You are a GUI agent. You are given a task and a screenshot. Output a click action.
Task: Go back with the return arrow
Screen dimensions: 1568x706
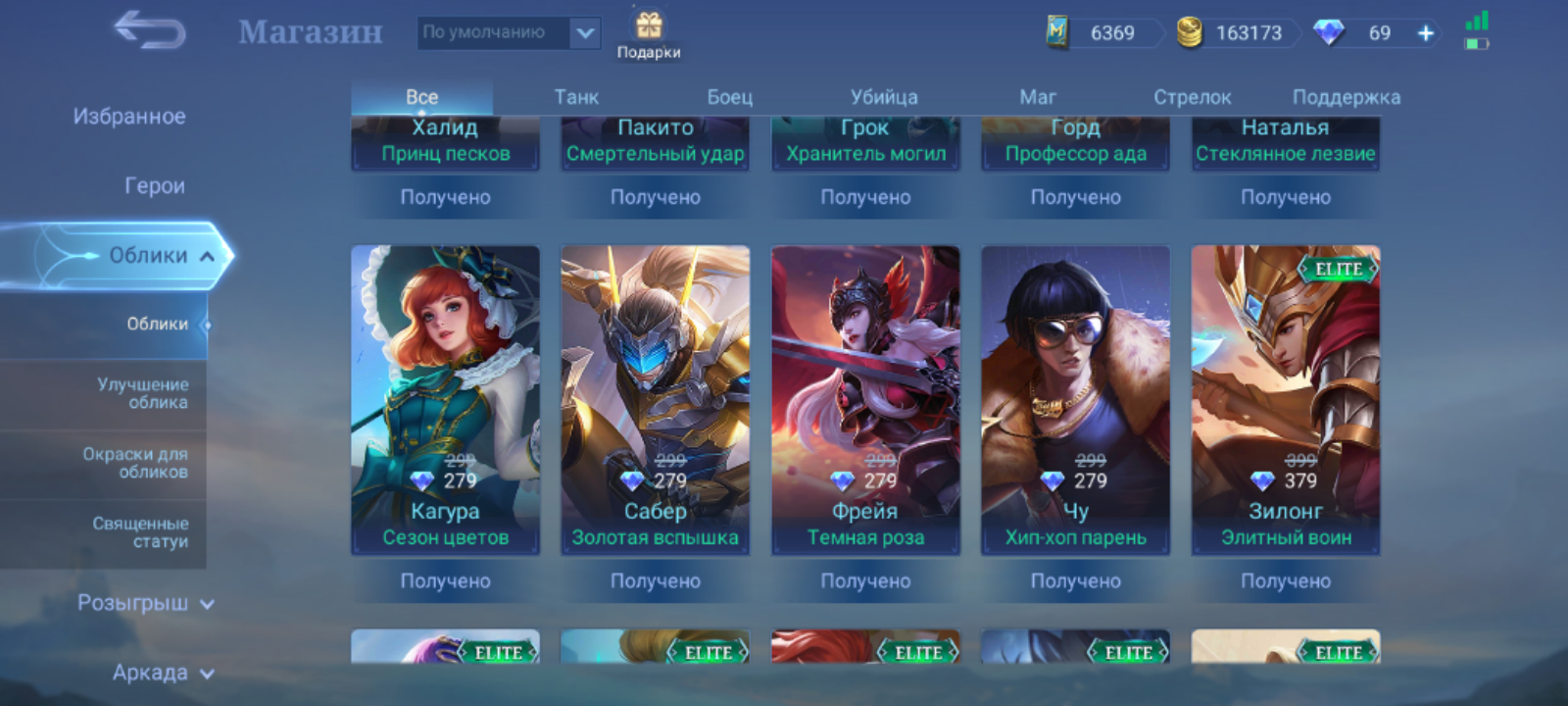pos(150,30)
